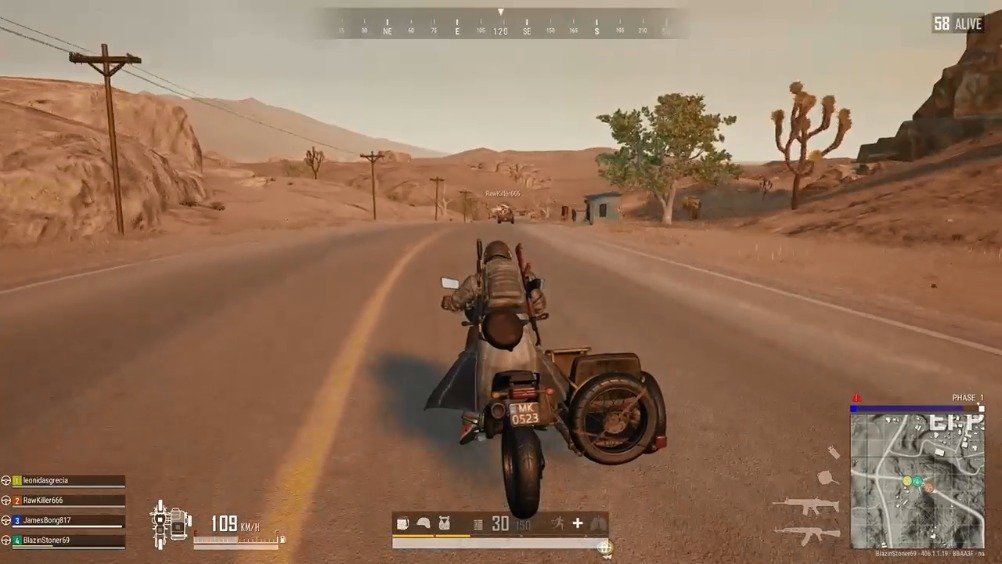Viewport: 1002px width, 564px height.
Task: Click the yellow teammate marker on minimap
Action: (x=906, y=481)
